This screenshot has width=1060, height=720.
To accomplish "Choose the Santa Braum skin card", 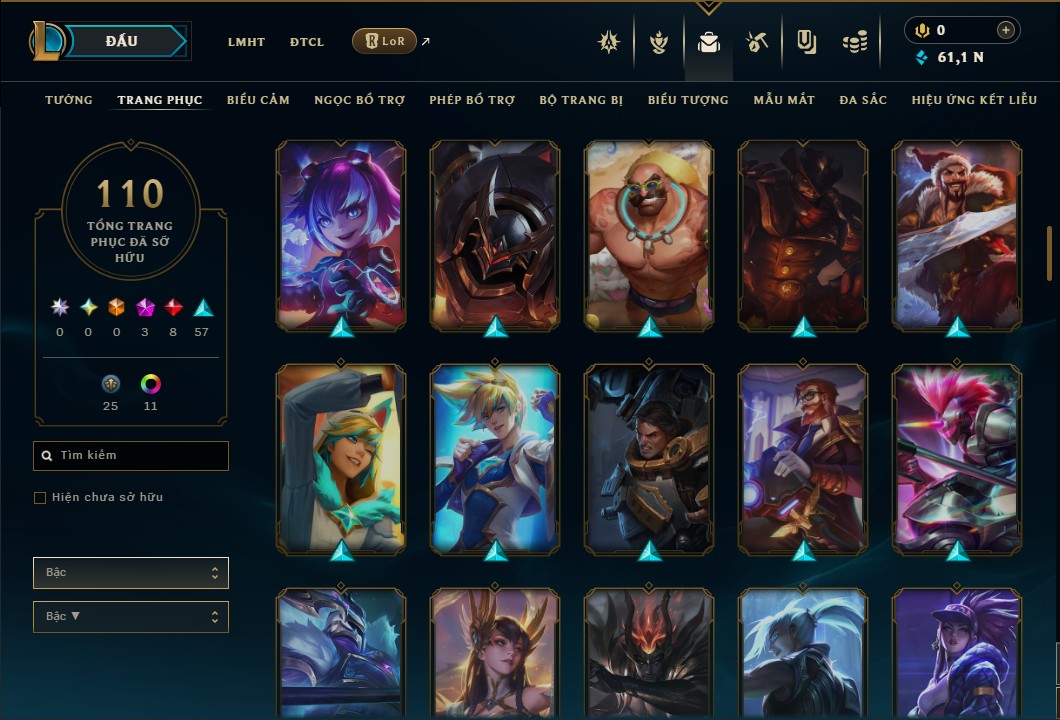I will tap(957, 235).
